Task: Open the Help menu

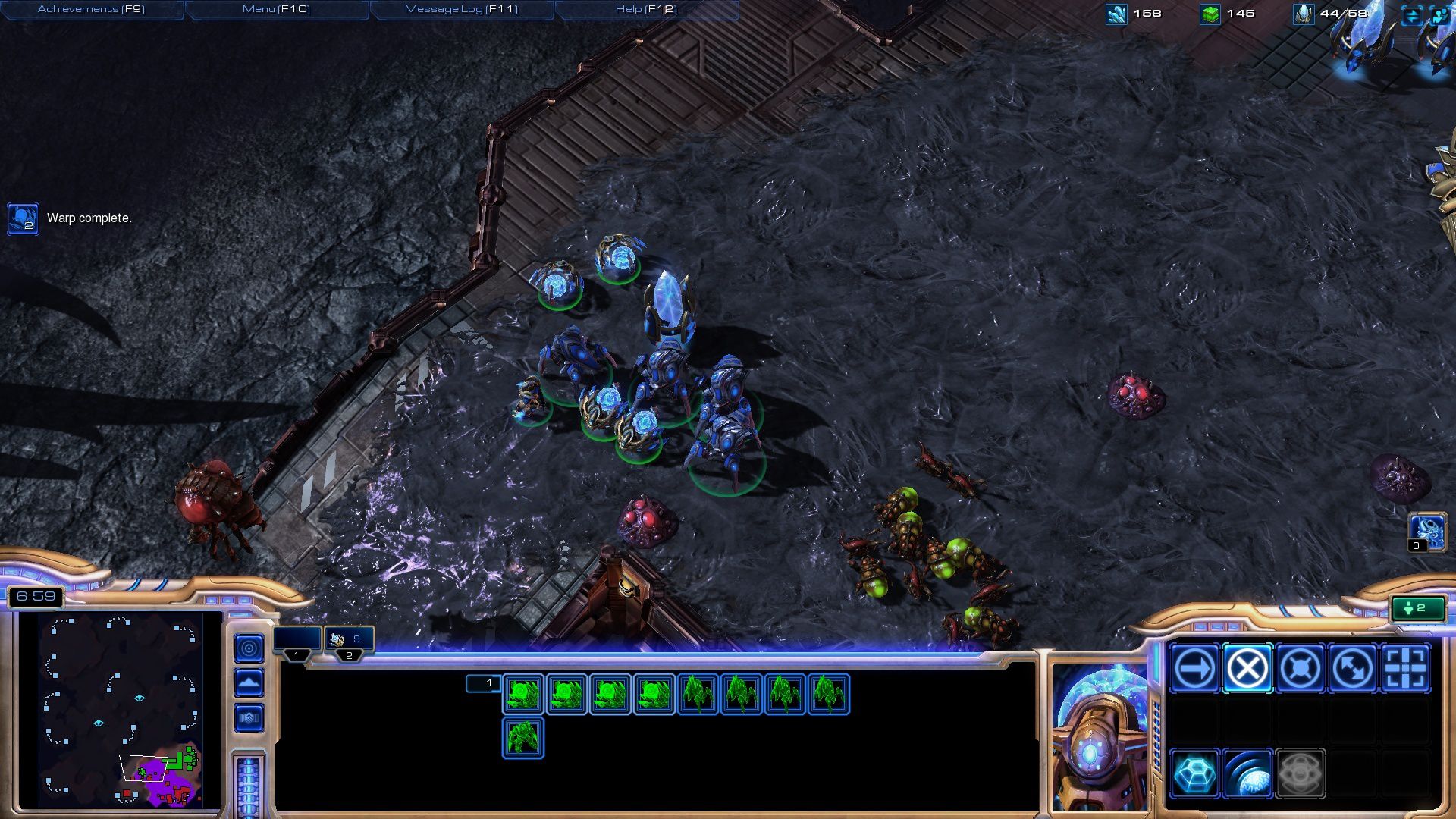Action: (646, 10)
